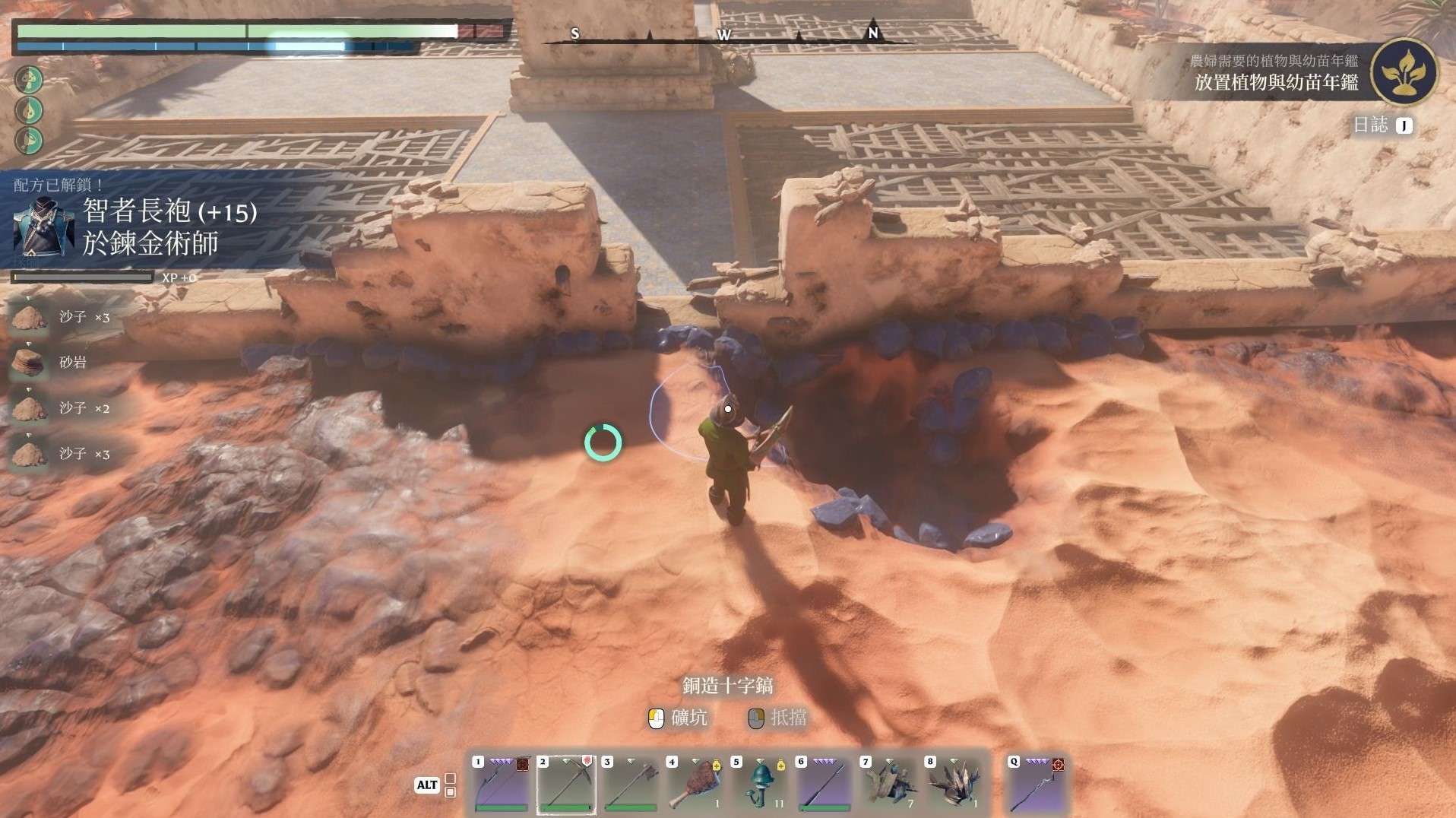Select the bow in hotbar slot 1

coord(501,785)
